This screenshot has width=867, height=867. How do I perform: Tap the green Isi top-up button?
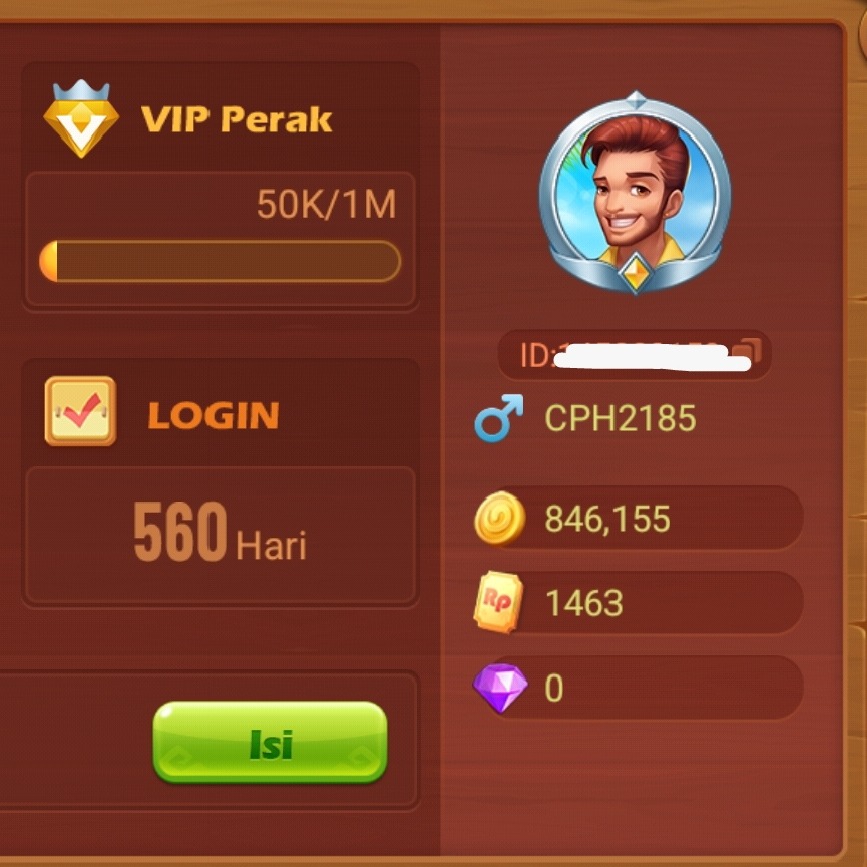tap(269, 742)
